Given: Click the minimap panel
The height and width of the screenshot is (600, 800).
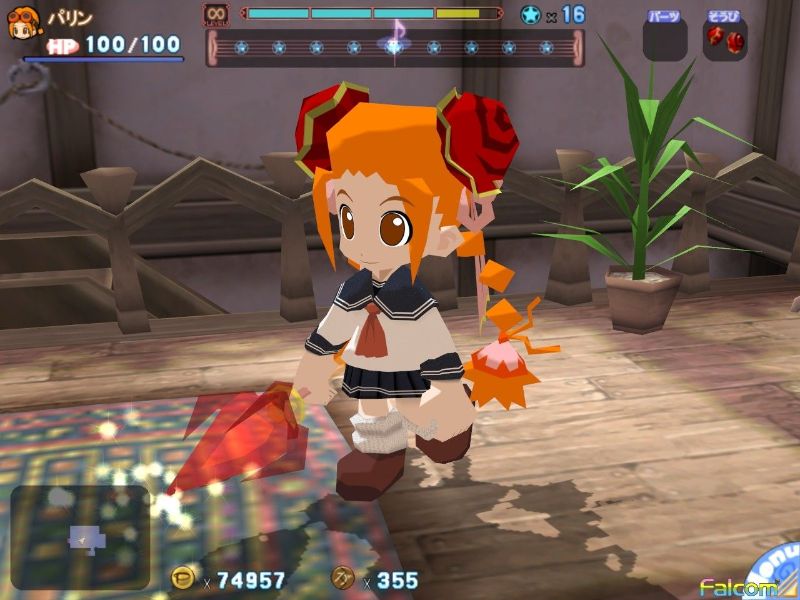Looking at the screenshot, I should point(80,537).
